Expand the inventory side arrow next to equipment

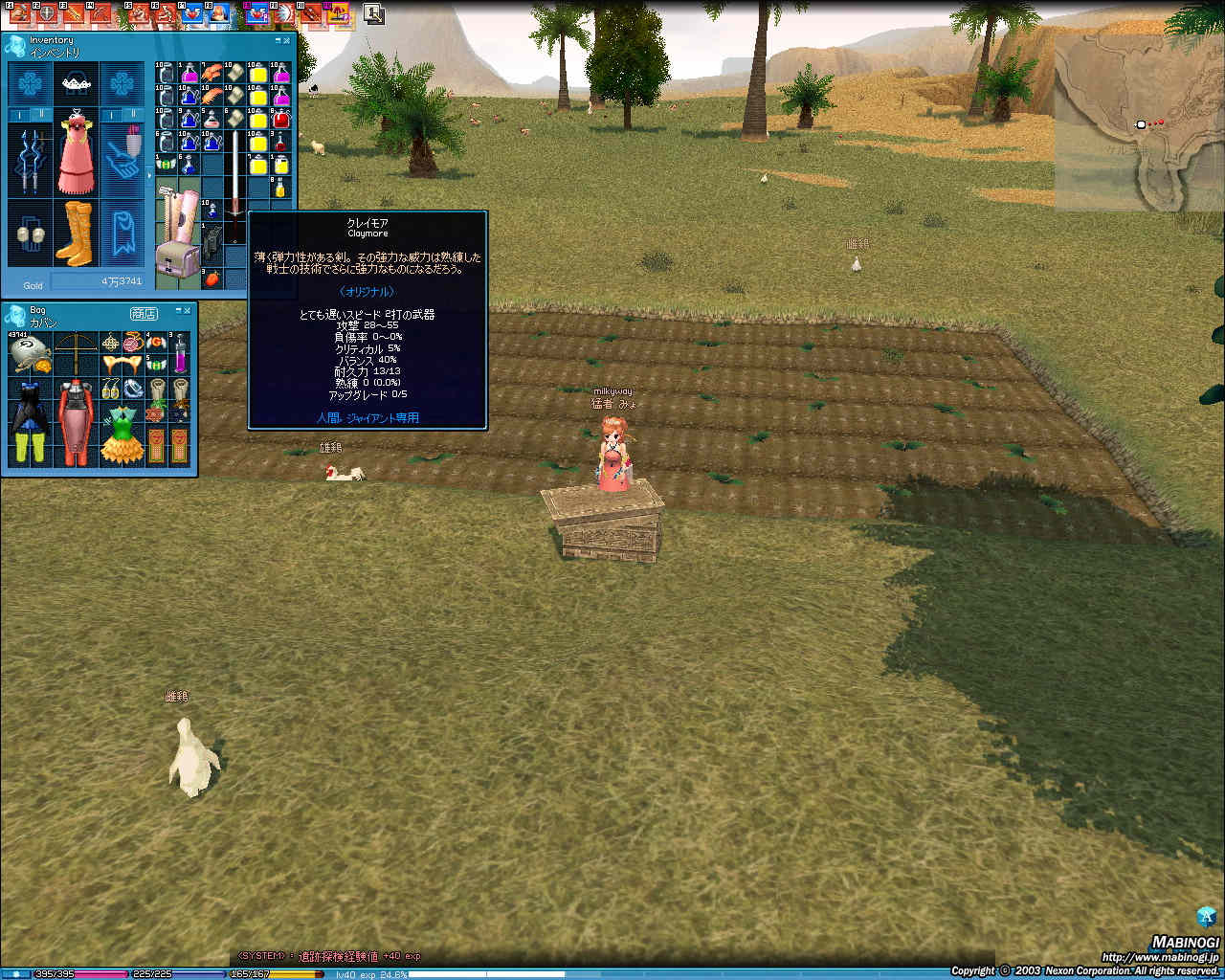point(149,176)
